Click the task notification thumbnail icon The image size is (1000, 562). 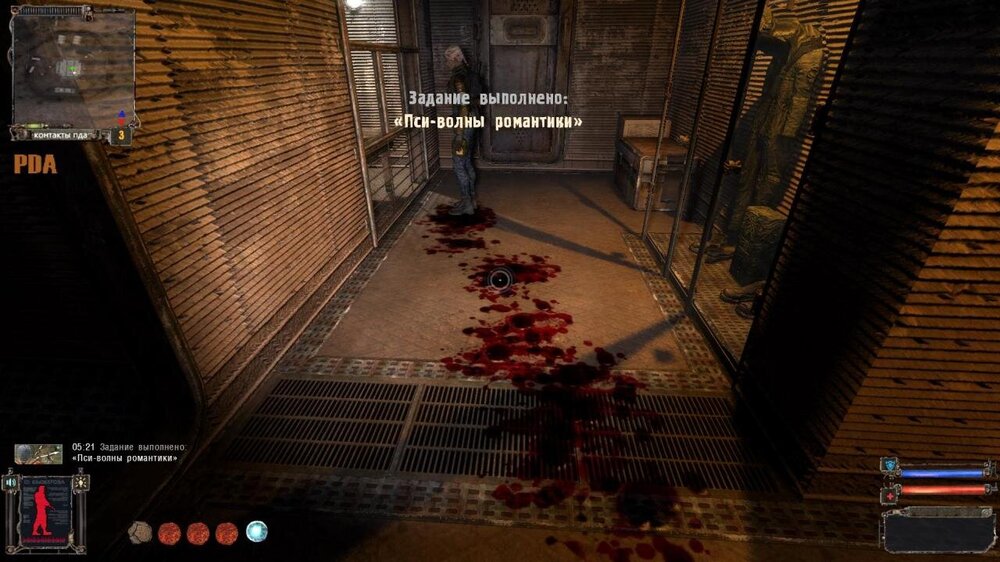(38, 454)
